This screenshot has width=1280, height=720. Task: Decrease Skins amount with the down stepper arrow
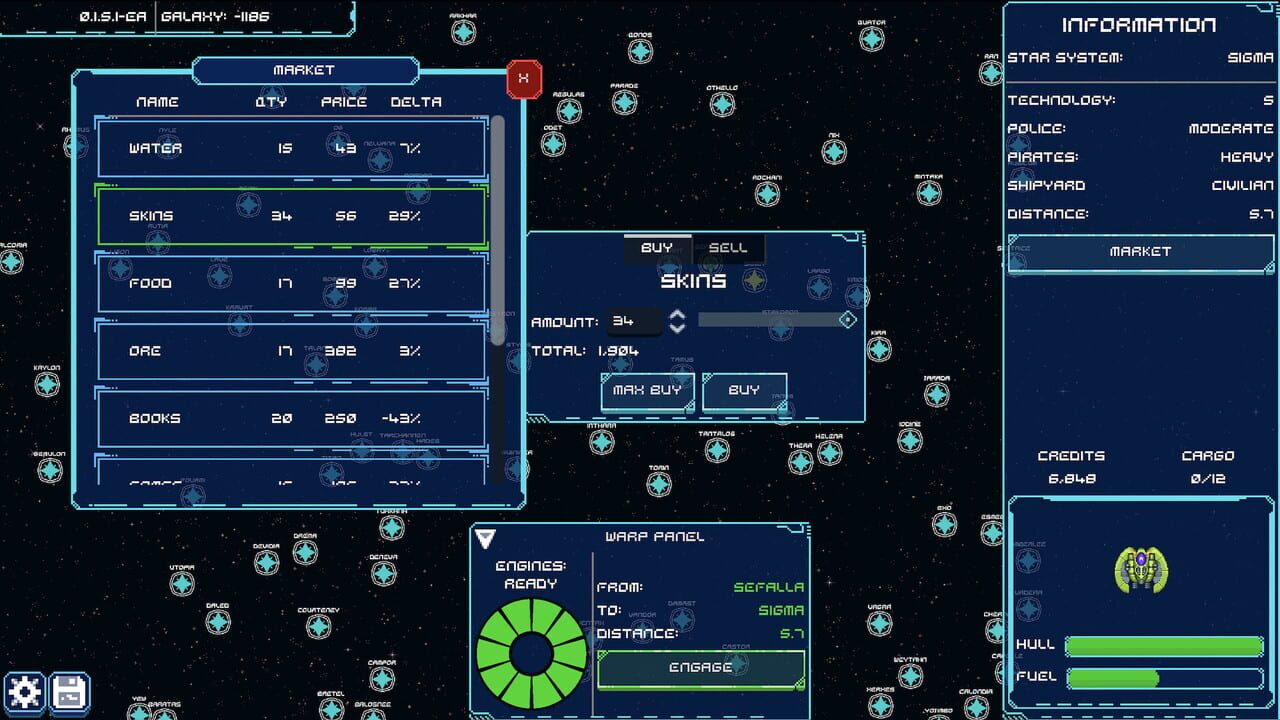677,327
